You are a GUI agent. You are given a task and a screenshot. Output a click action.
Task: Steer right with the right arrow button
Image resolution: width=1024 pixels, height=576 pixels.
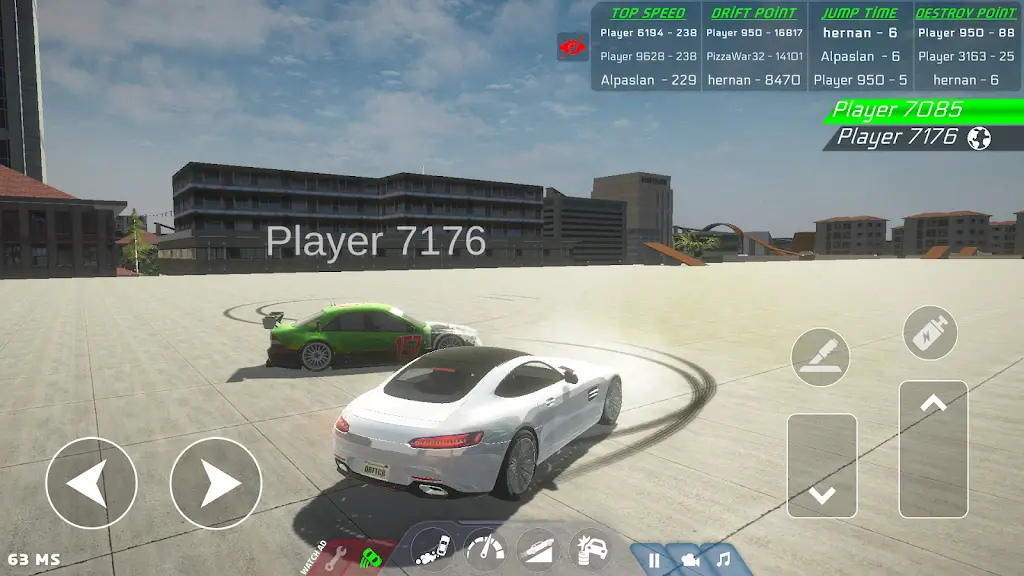(x=216, y=484)
